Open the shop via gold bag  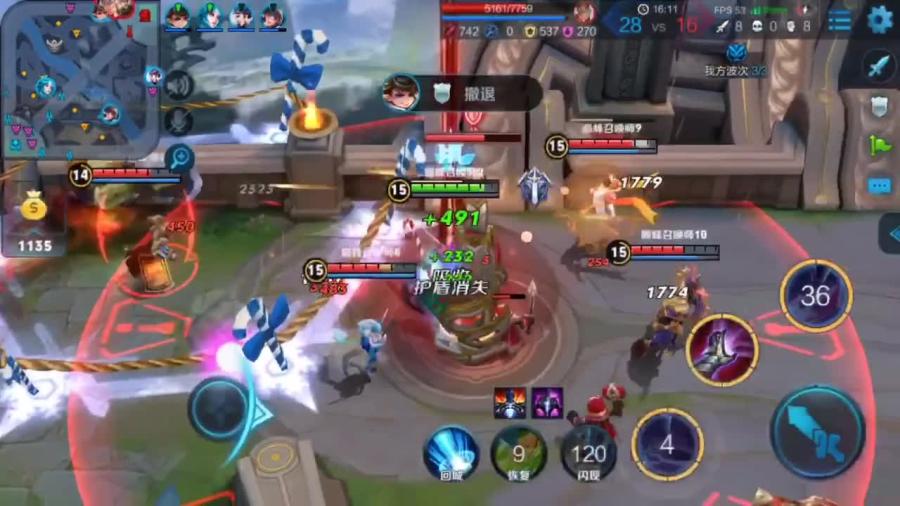click(34, 209)
